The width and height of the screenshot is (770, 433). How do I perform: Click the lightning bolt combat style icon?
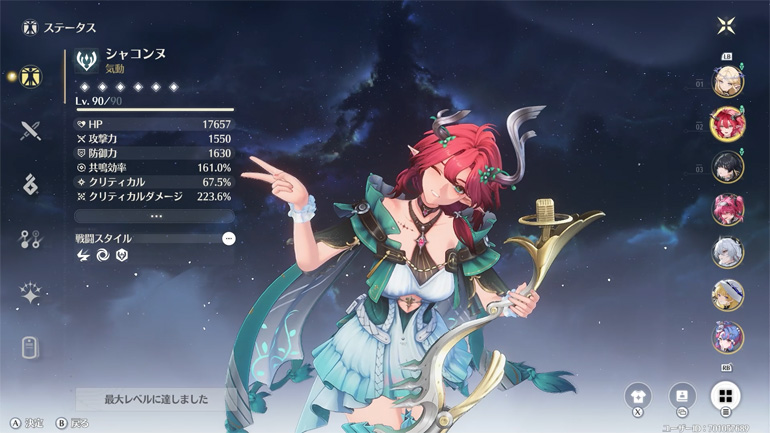(84, 256)
